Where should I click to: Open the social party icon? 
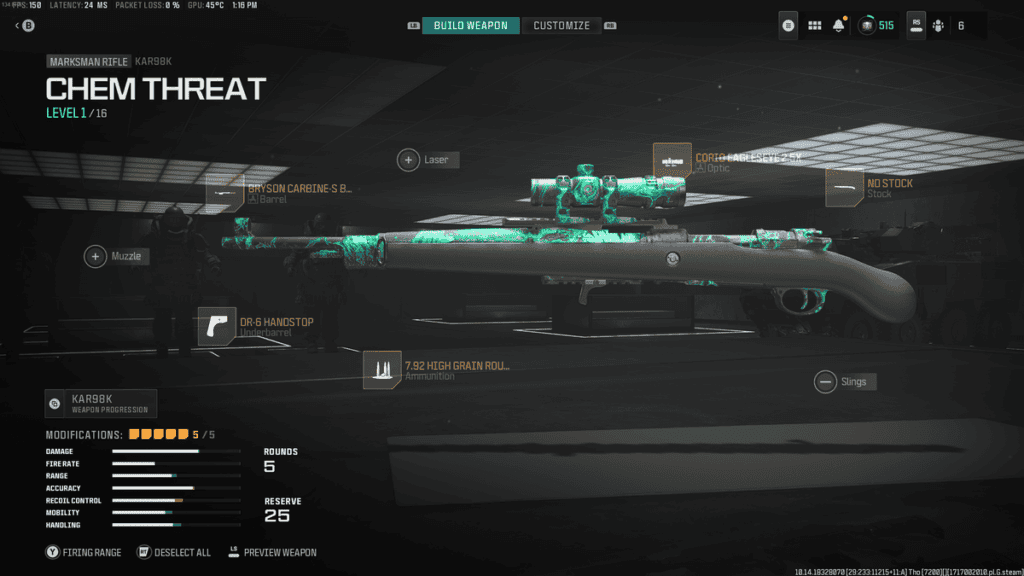(937, 25)
